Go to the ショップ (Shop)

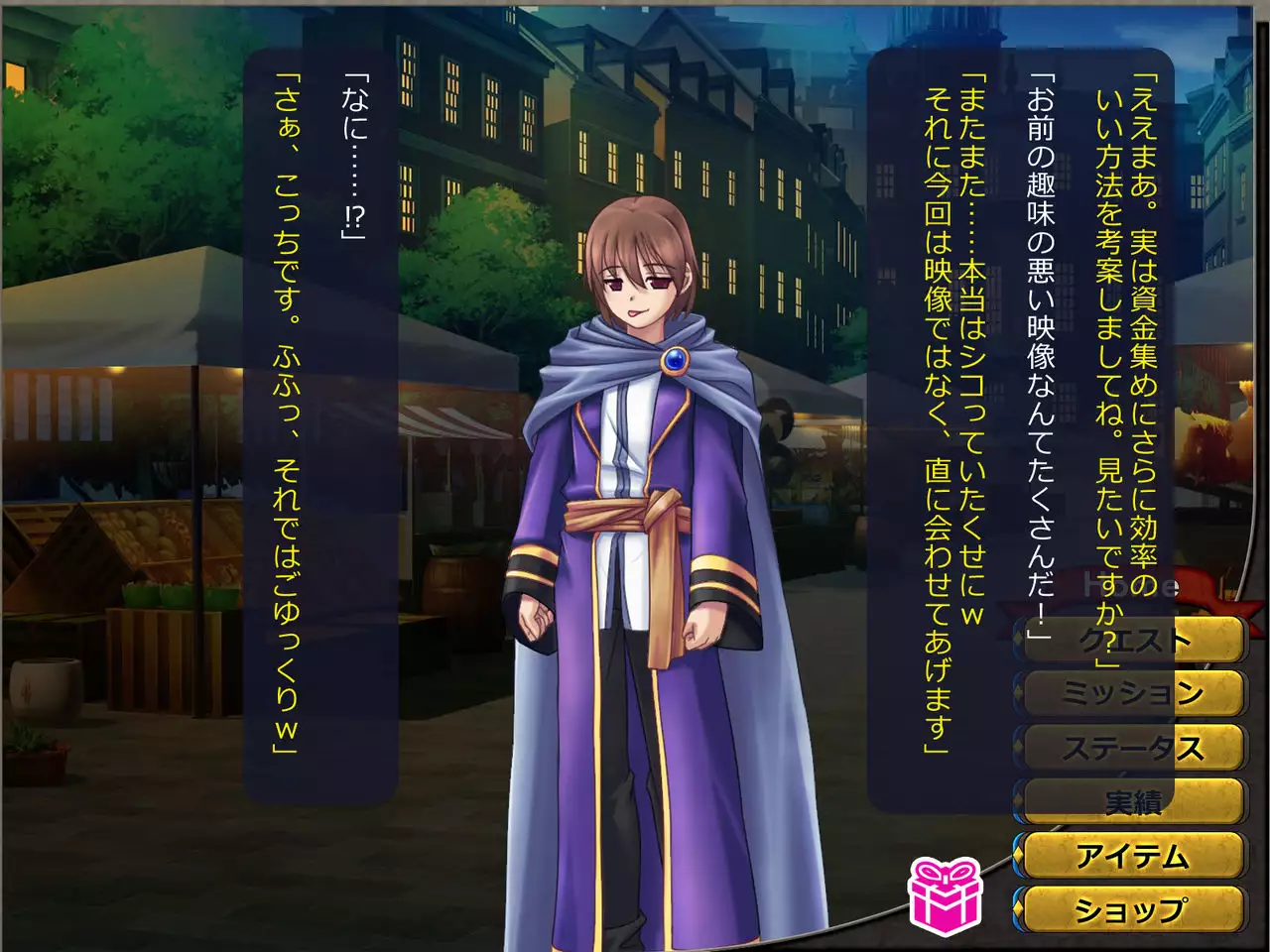(x=1132, y=908)
